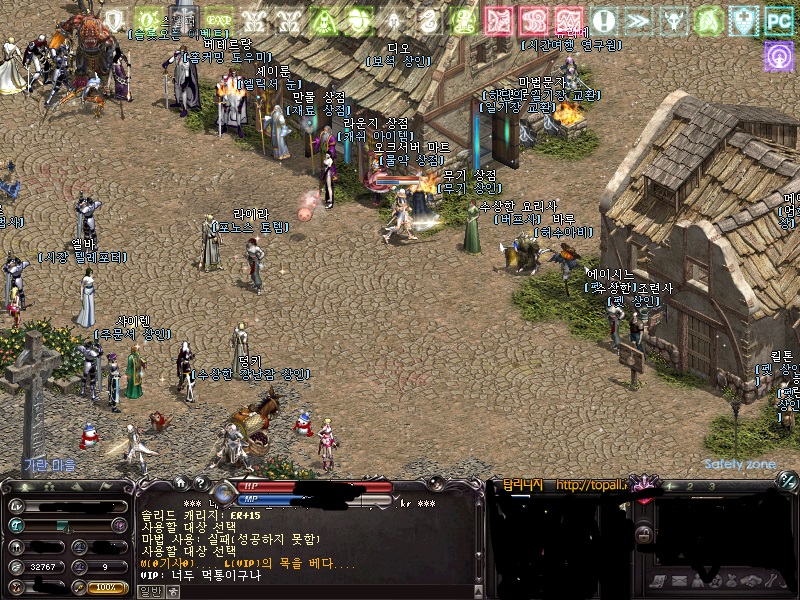Screen dimensions: 800x600
Task: Select hotbar page 2 tab
Action: tap(689, 486)
